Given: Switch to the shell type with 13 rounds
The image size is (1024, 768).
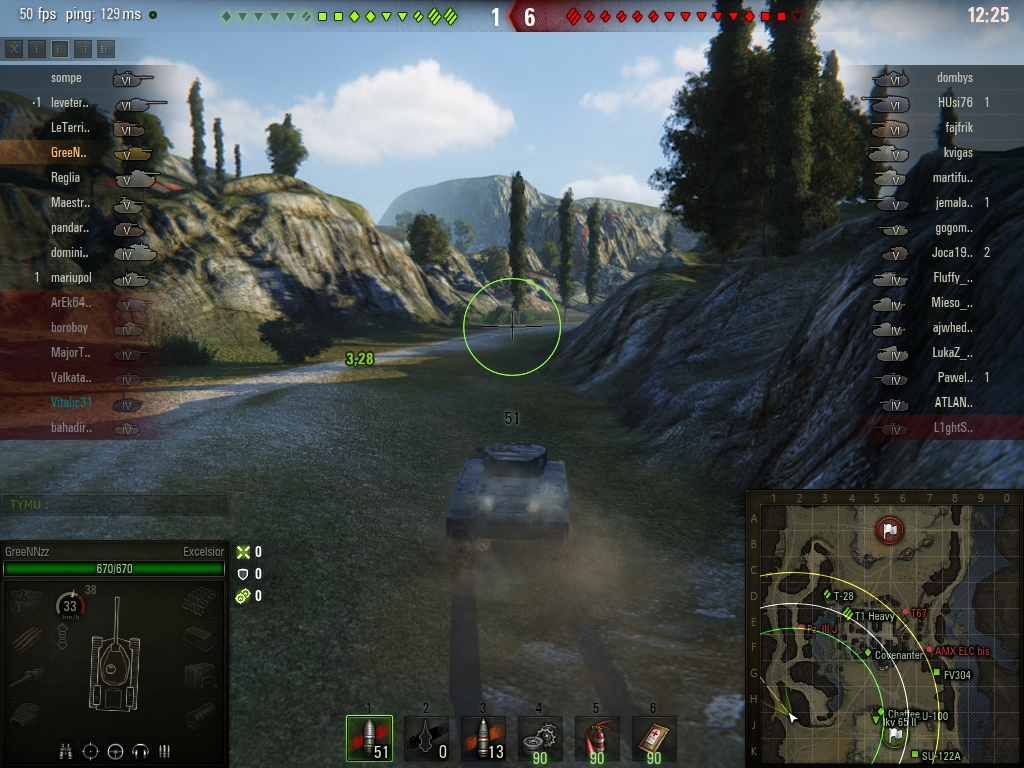Looking at the screenshot, I should (483, 739).
